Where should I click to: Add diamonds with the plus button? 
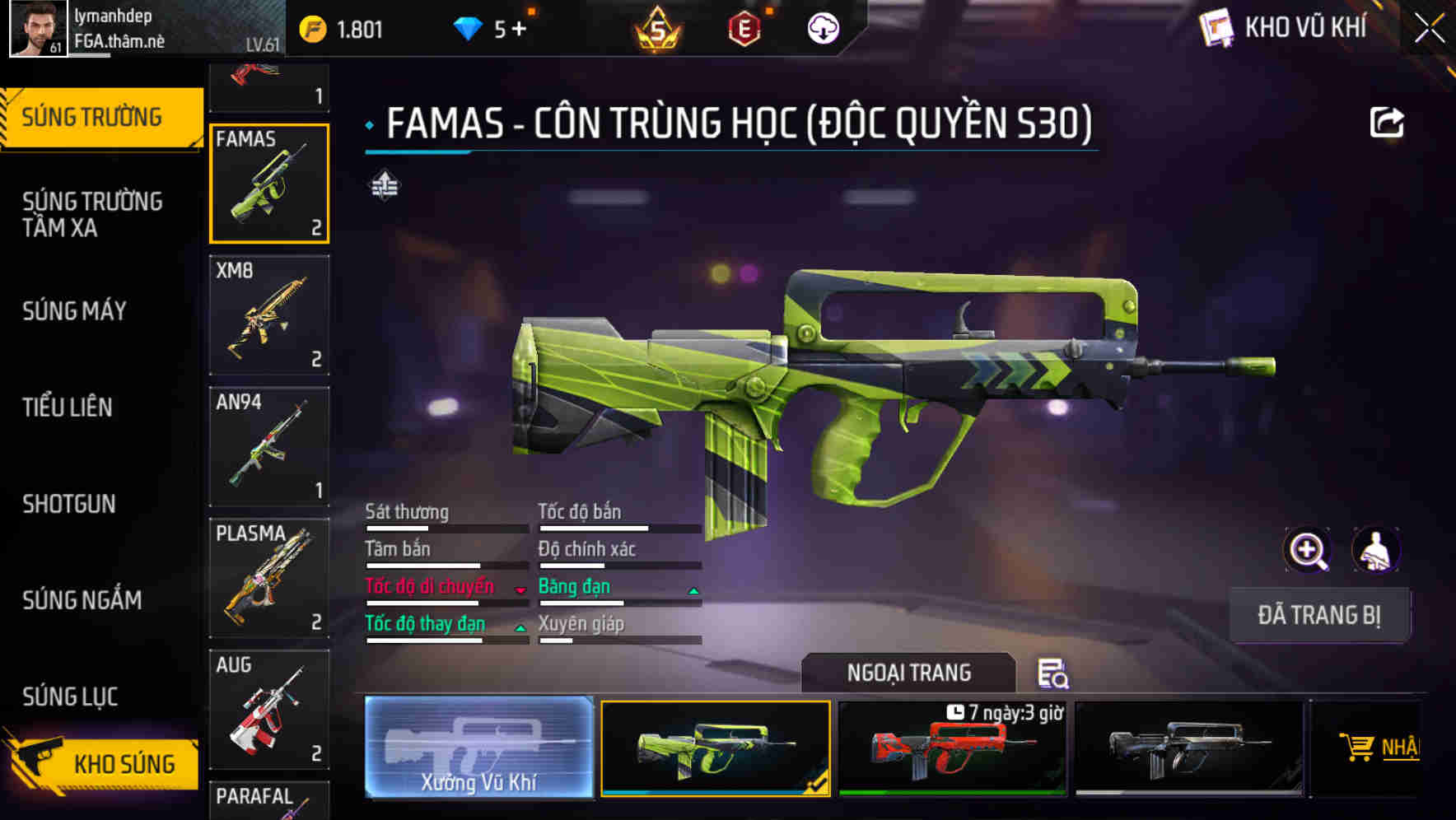pos(520,30)
